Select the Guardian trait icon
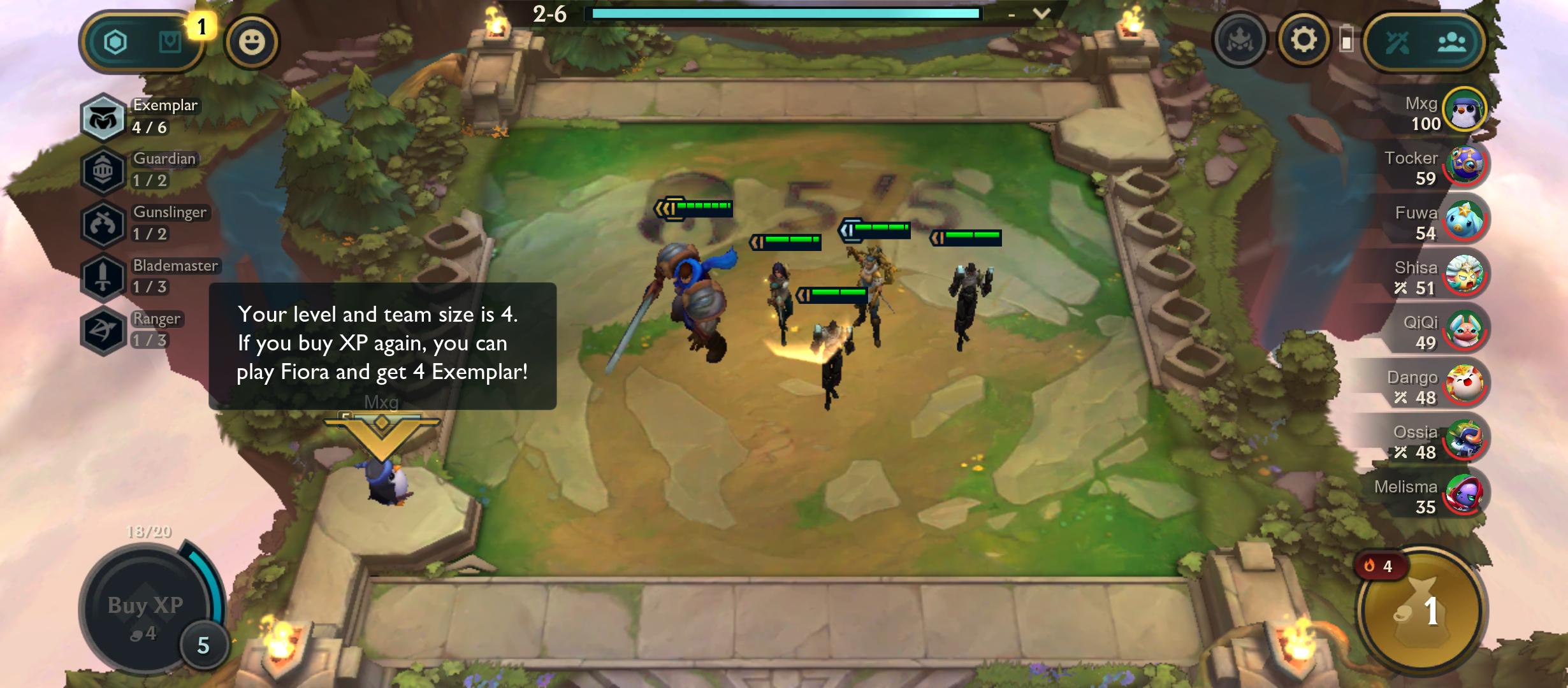This screenshot has height=688, width=1568. tap(102, 171)
